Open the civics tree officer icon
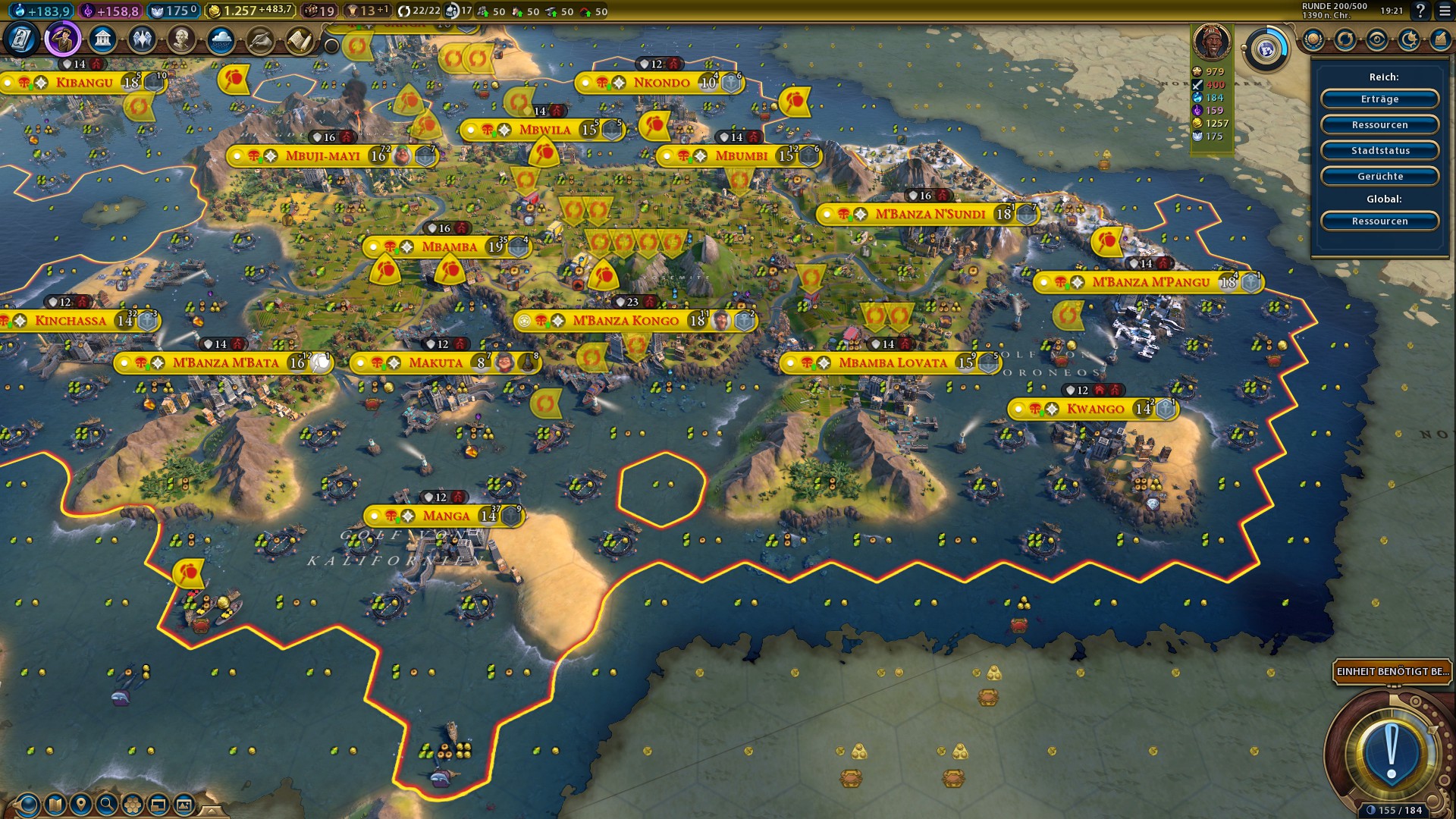Viewport: 1456px width, 819px height. pos(62,39)
